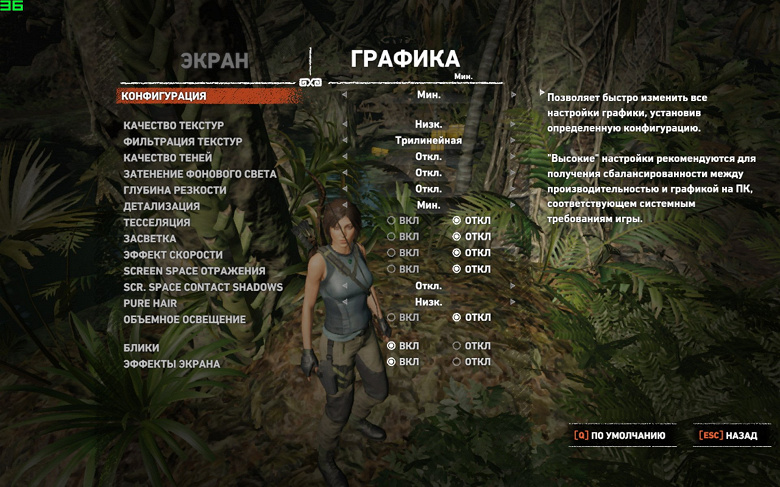Select the Качество теней setting
Screen dimensions: 780x487
pyautogui.click(x=167, y=158)
